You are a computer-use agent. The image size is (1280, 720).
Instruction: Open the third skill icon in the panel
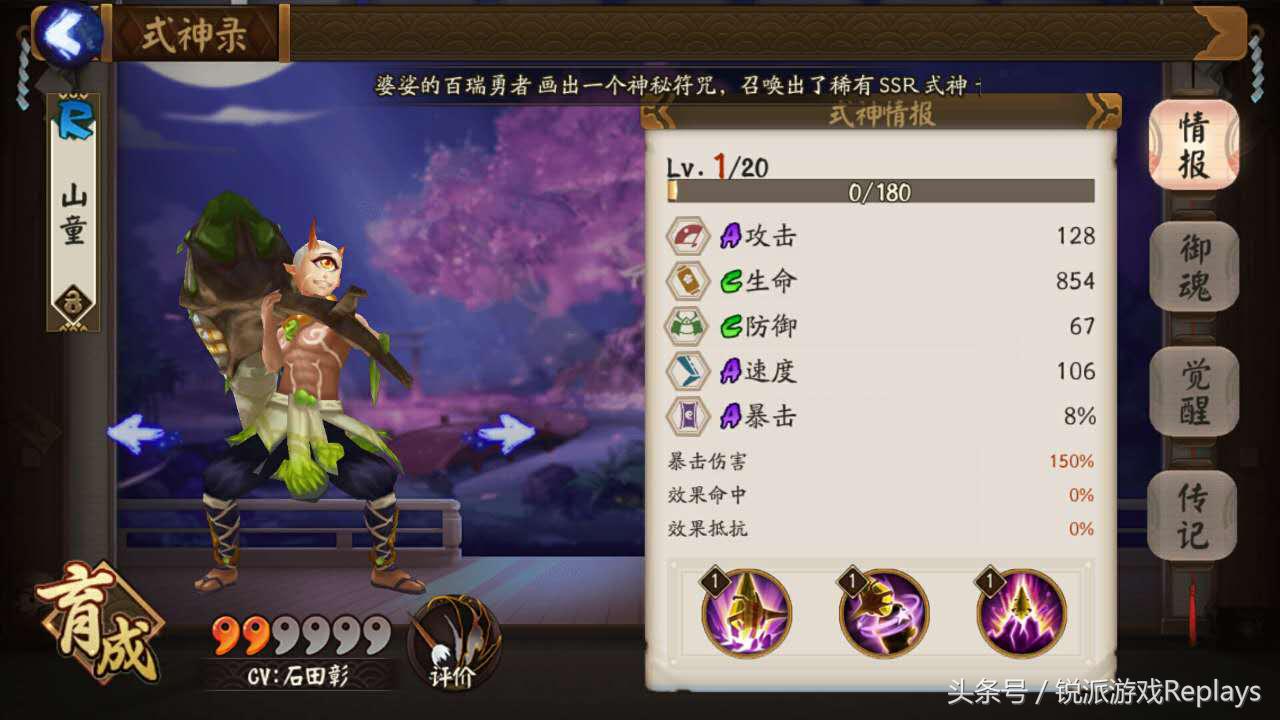click(x=1021, y=610)
